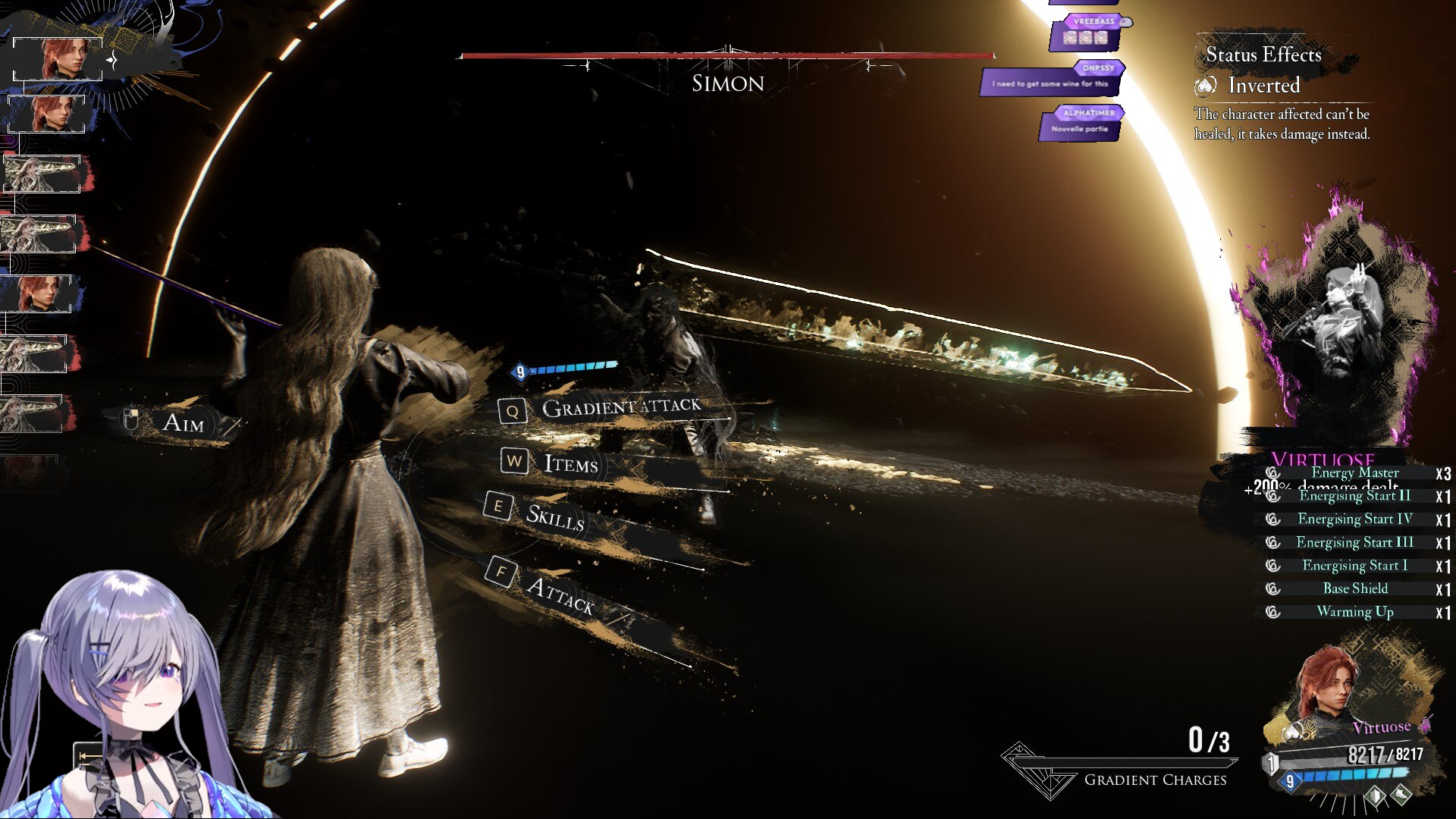Choose the basic Attack command
This screenshot has height=819, width=1456.
[560, 594]
